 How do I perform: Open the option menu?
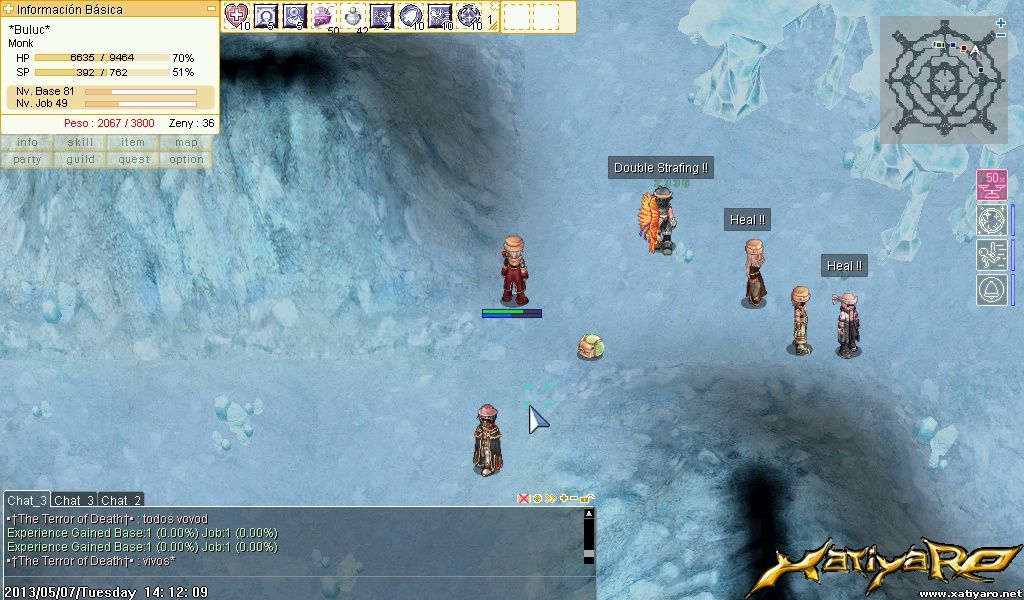186,159
